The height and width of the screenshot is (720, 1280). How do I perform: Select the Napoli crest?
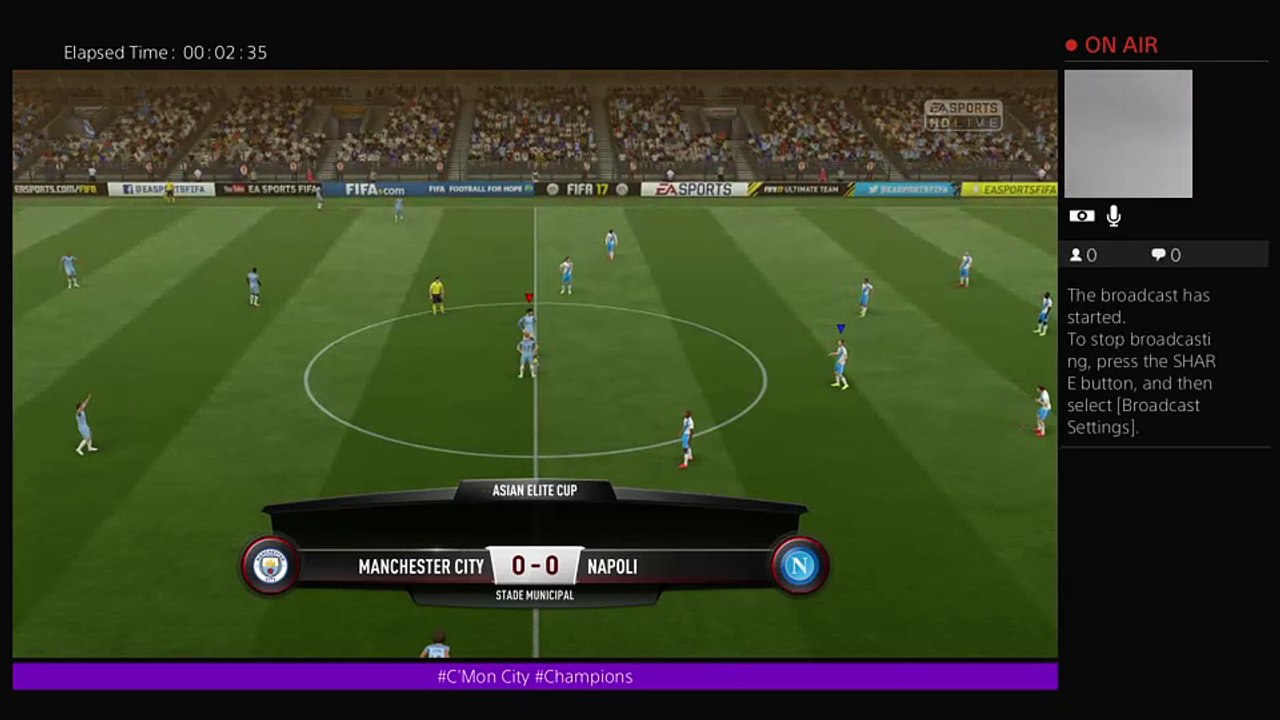point(799,566)
